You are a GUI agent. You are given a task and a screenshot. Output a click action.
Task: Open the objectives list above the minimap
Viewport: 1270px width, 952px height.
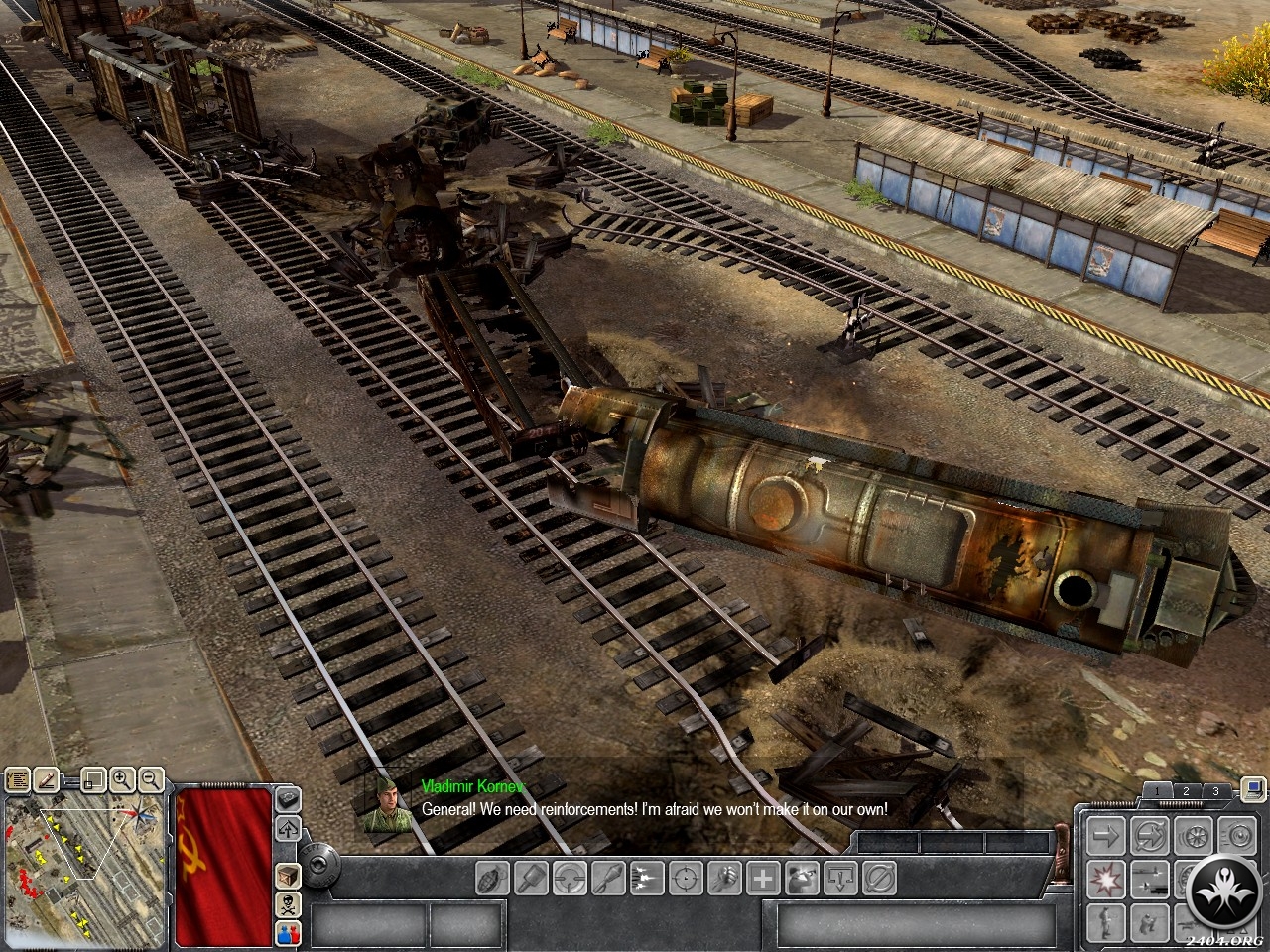(x=18, y=780)
